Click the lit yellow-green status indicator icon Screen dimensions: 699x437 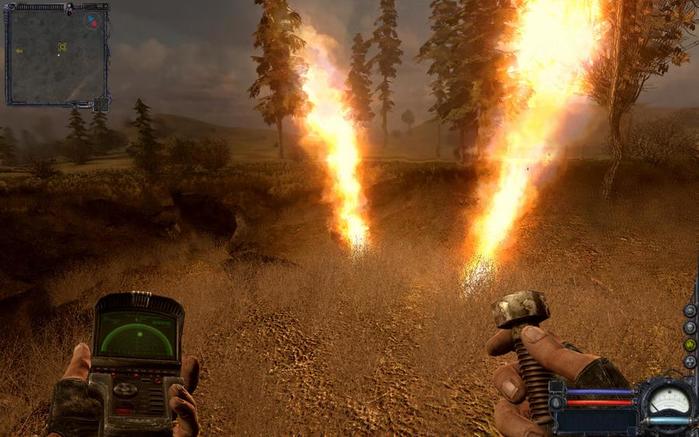689,343
